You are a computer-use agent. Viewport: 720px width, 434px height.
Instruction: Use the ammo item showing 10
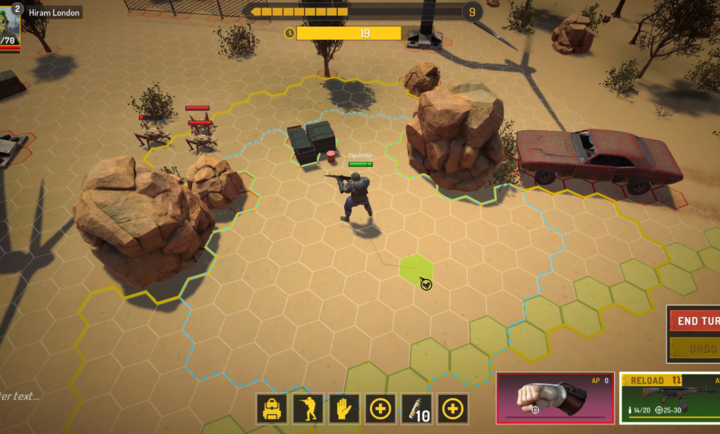coord(417,408)
